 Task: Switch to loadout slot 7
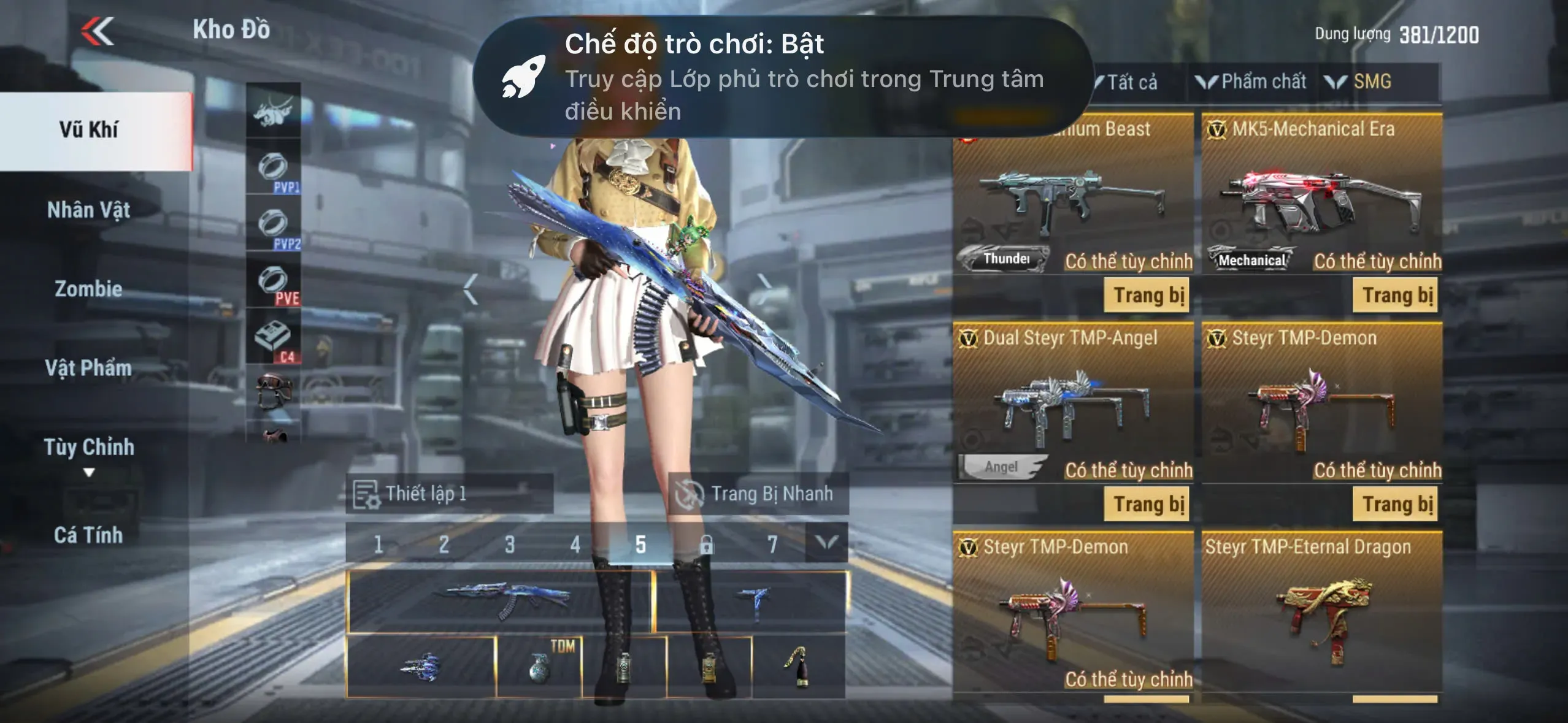(x=772, y=544)
